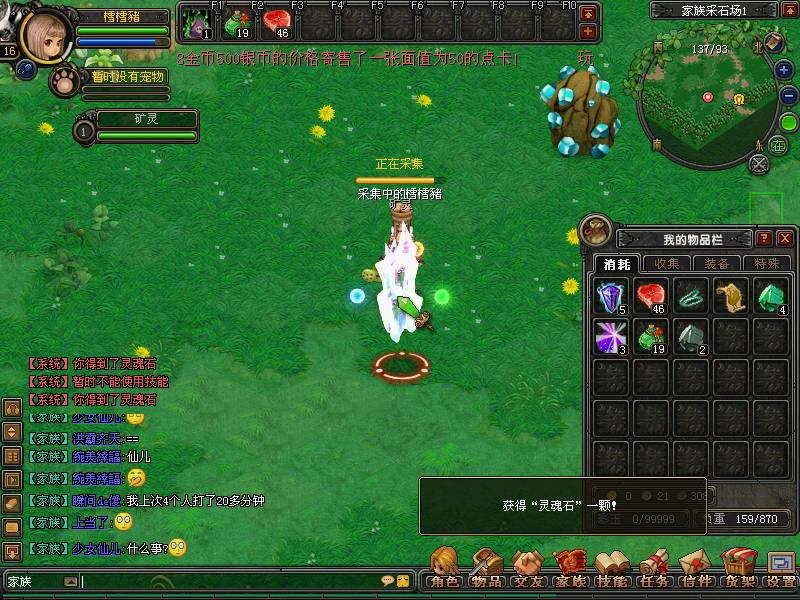Click the inventory window's question mark help button
This screenshot has width=800, height=600.
tap(765, 239)
